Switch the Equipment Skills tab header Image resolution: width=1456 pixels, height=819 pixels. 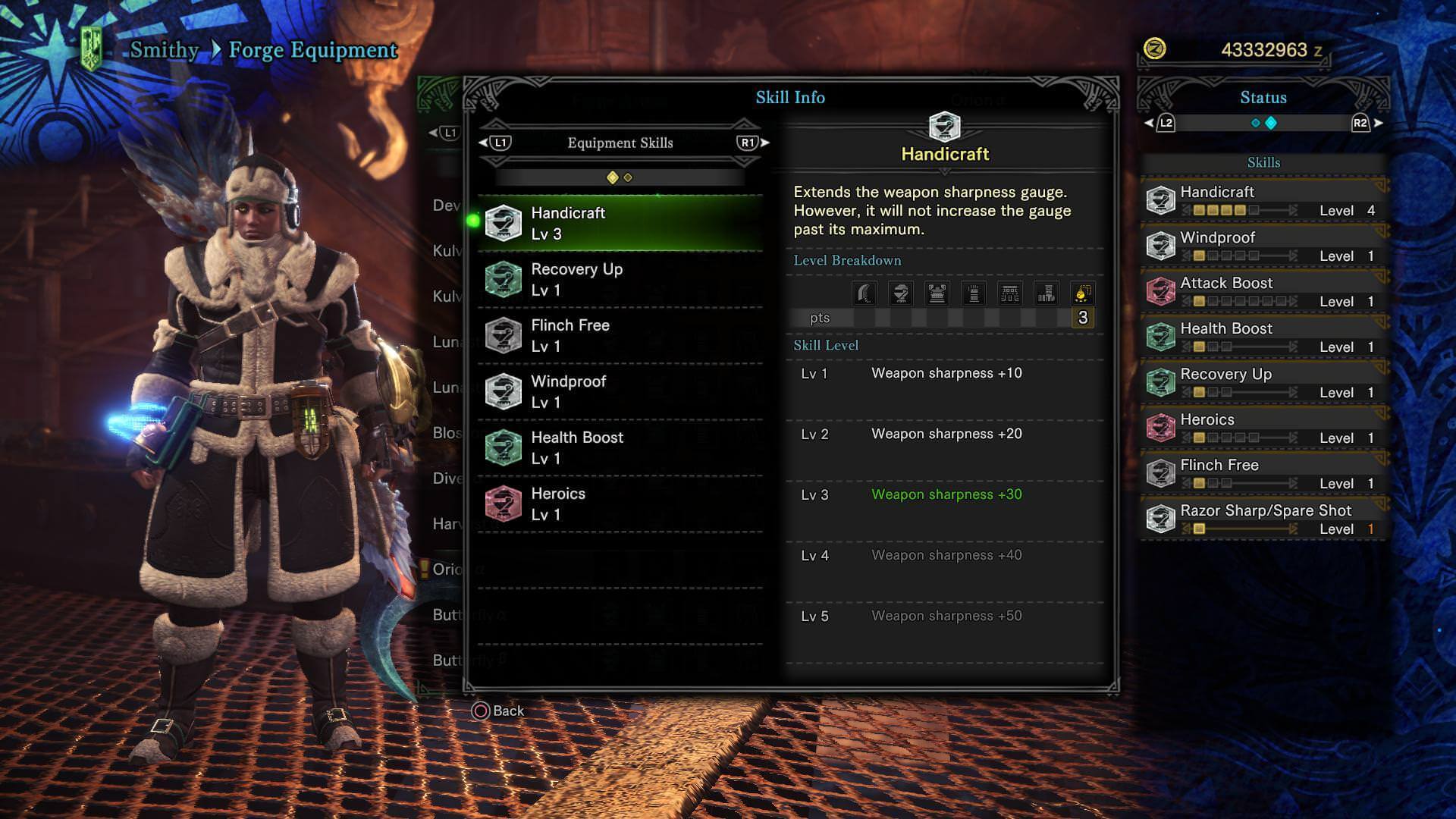pos(620,143)
